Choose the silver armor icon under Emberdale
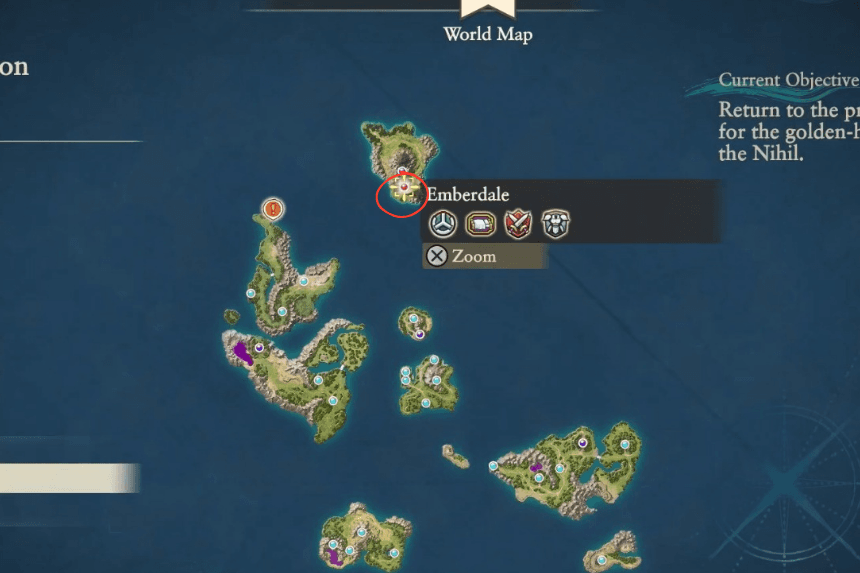This screenshot has height=573, width=860. (x=555, y=225)
